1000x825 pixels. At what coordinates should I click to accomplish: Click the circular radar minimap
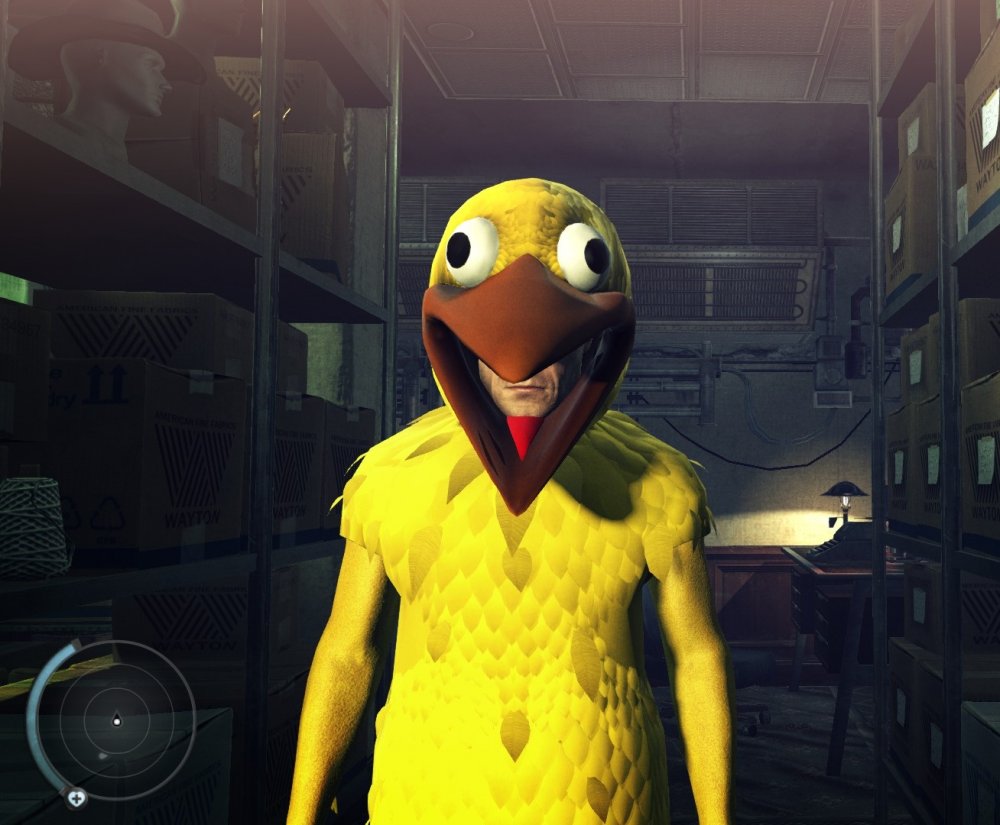tap(117, 720)
